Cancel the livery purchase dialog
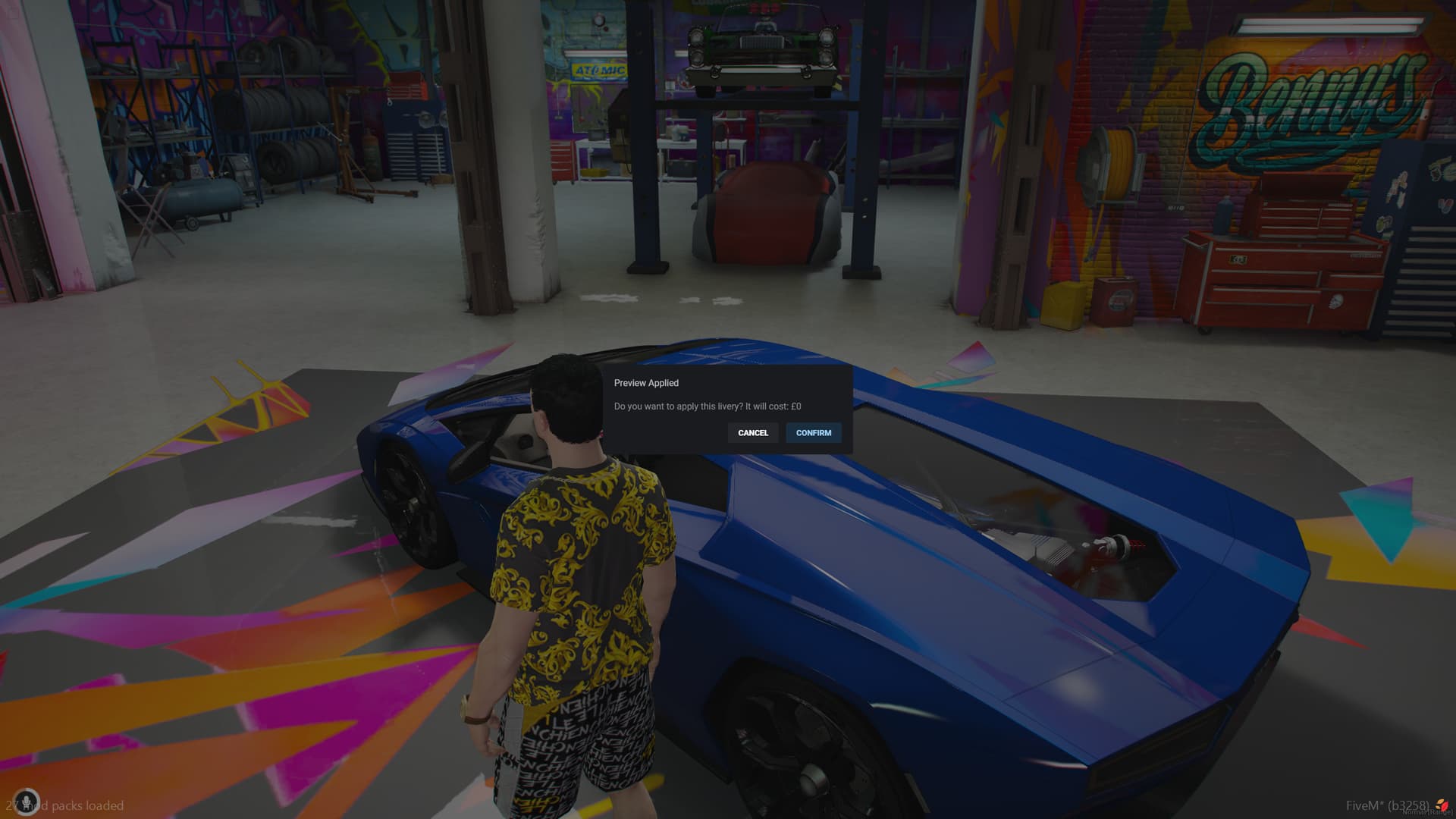The image size is (1456, 819). [x=752, y=433]
